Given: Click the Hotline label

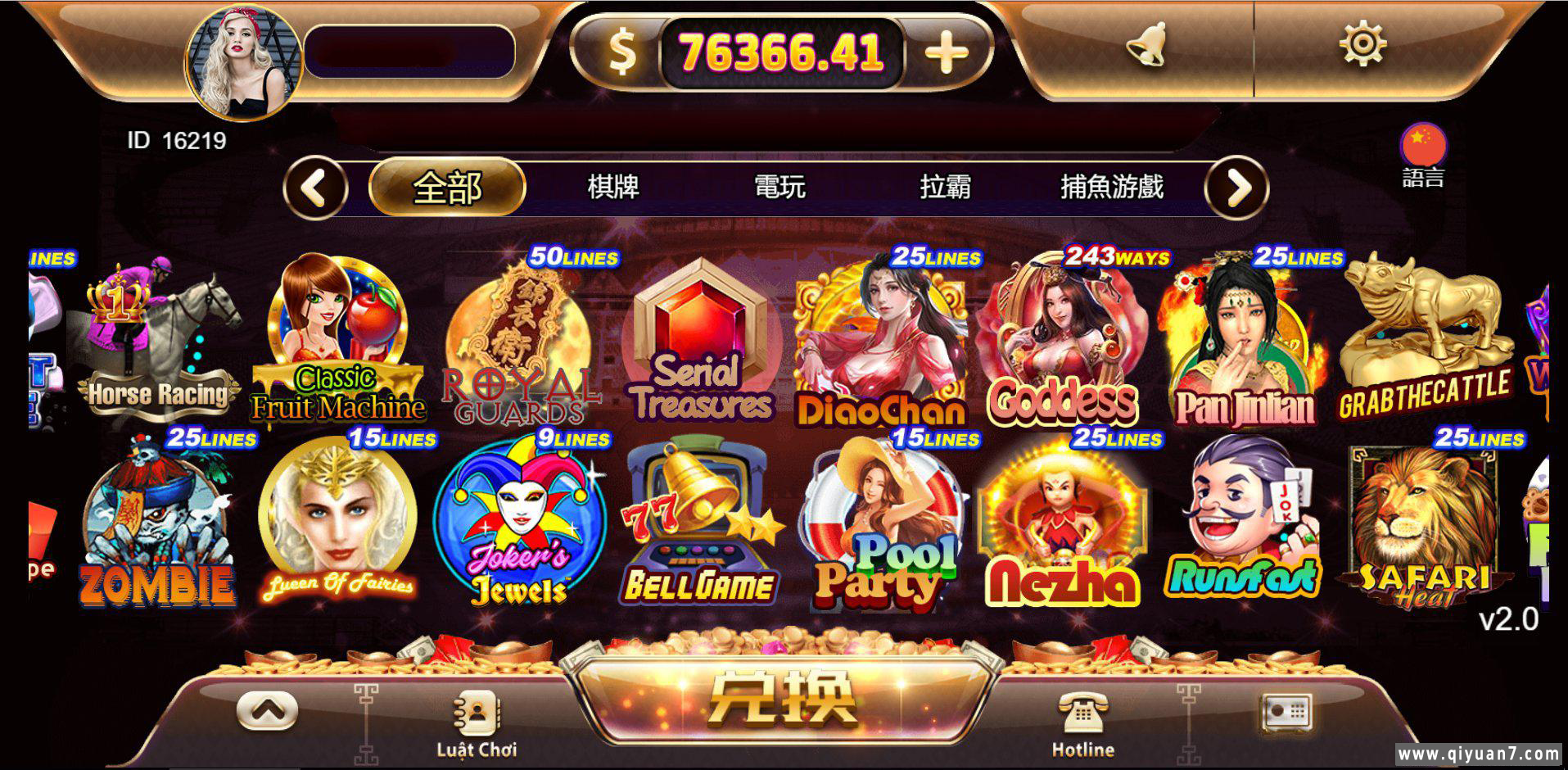Looking at the screenshot, I should coord(1081,749).
